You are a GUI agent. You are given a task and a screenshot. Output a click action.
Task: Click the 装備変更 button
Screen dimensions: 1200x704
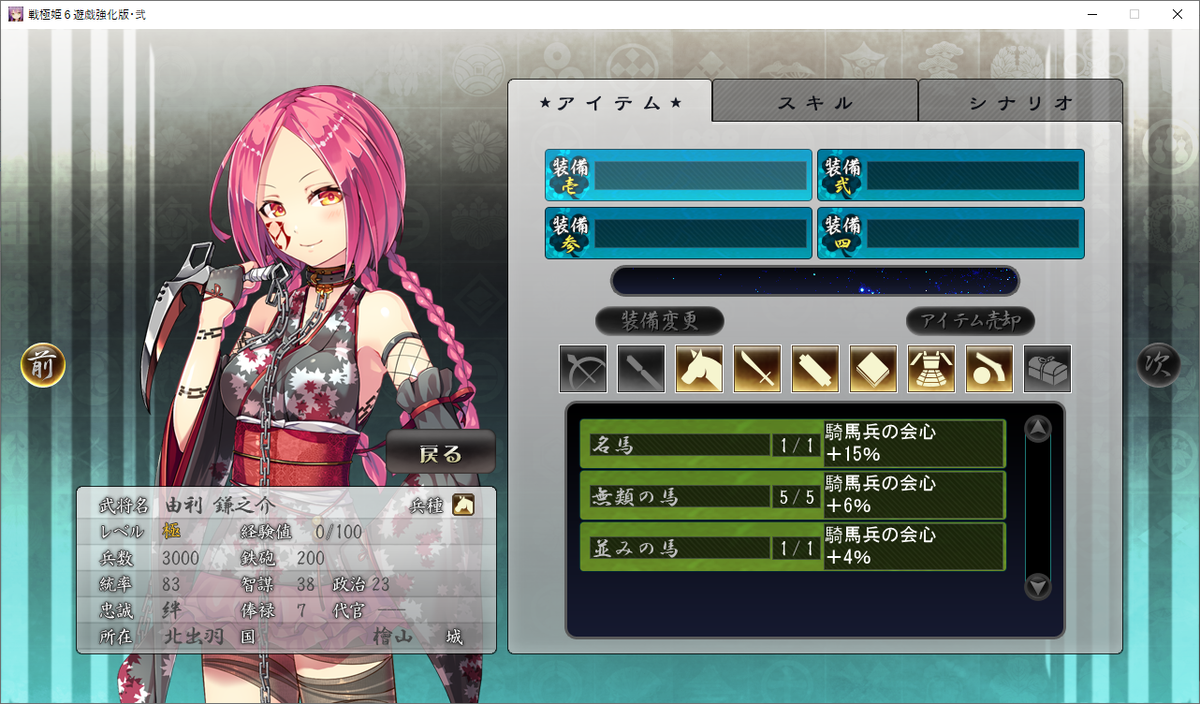659,321
